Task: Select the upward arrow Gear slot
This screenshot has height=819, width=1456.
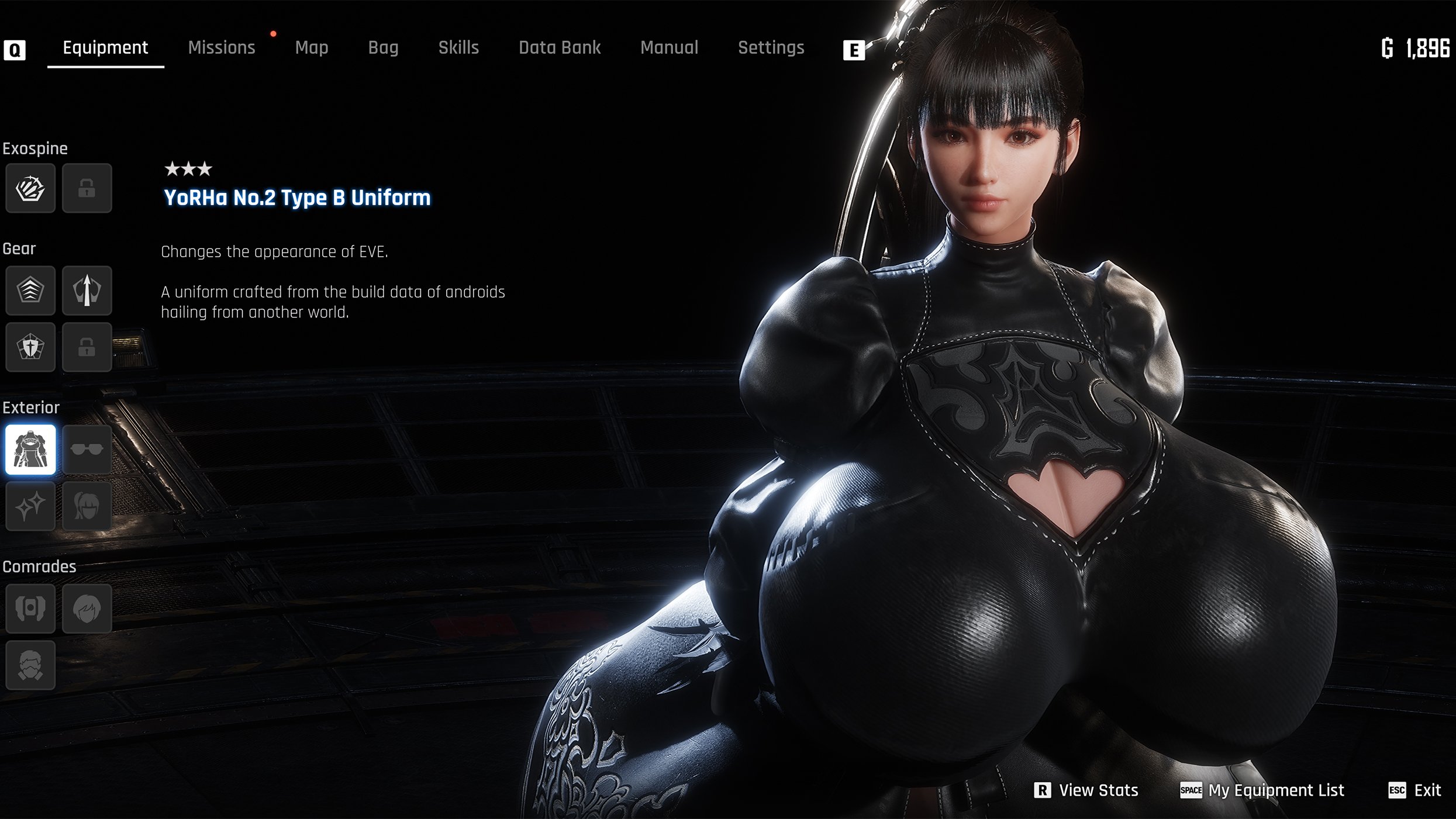Action: pyautogui.click(x=87, y=291)
